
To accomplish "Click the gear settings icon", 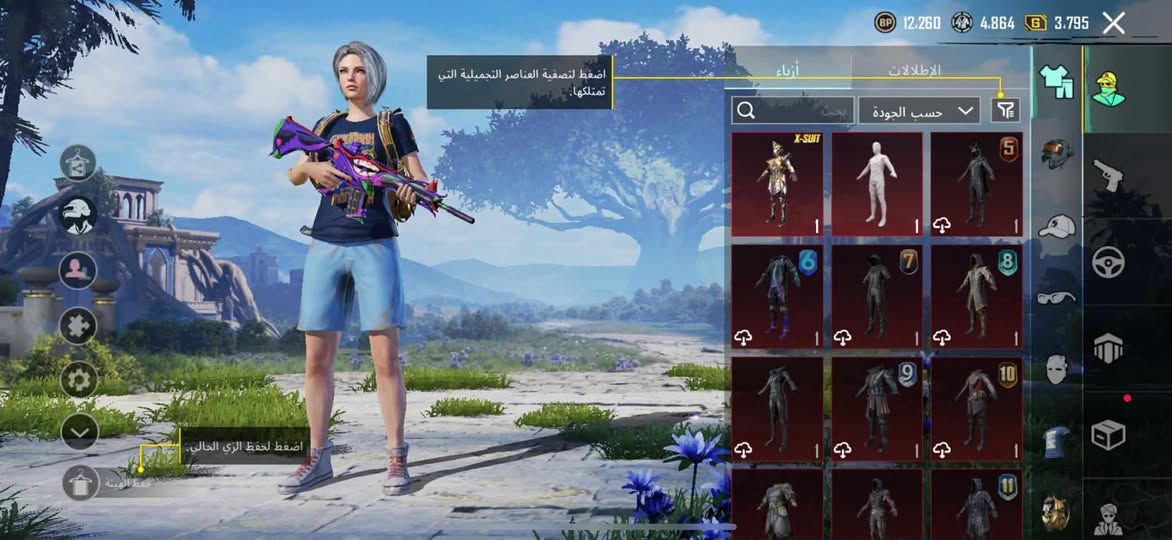I will click(78, 379).
